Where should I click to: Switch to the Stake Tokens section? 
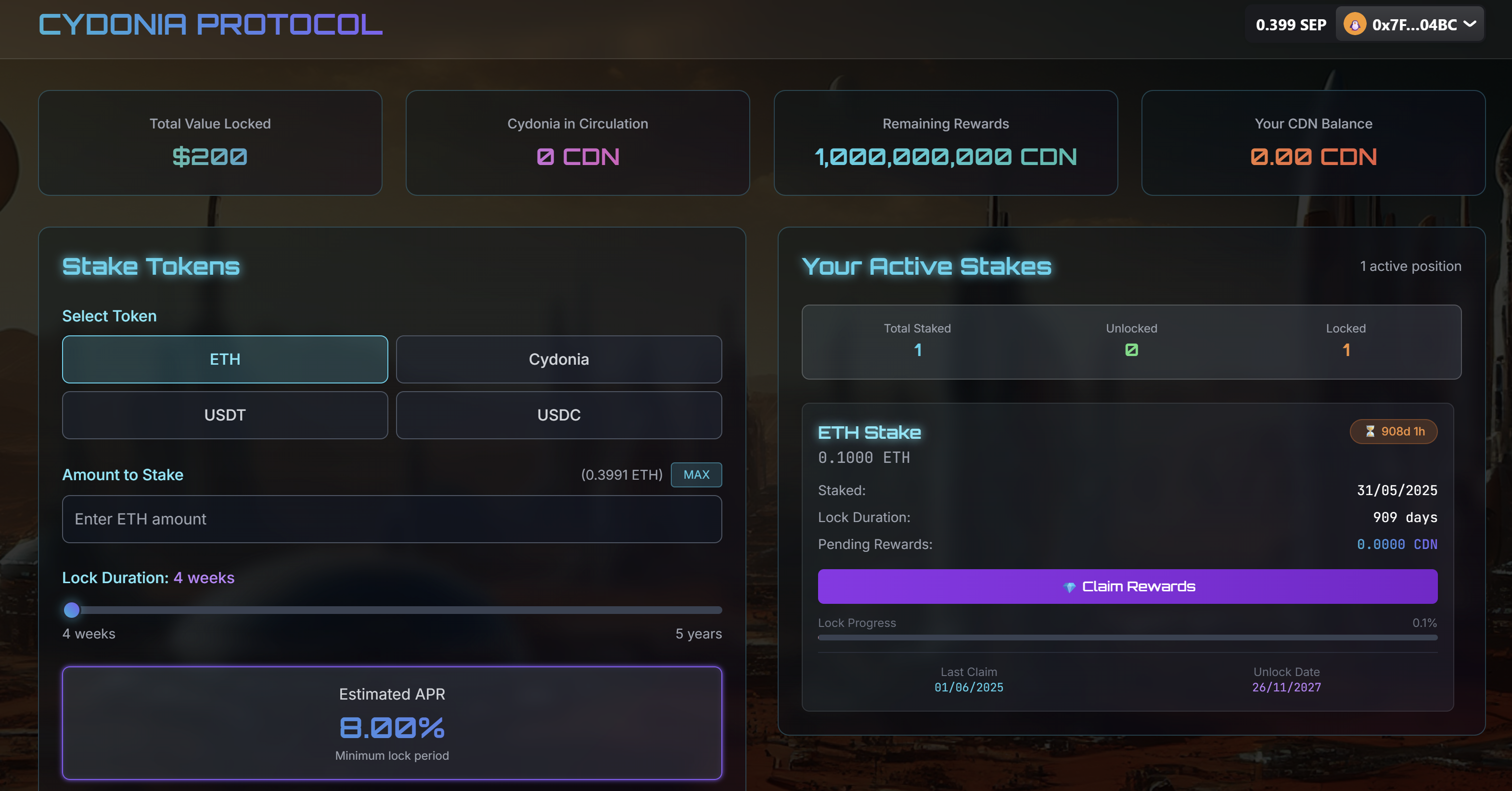pyautogui.click(x=151, y=266)
